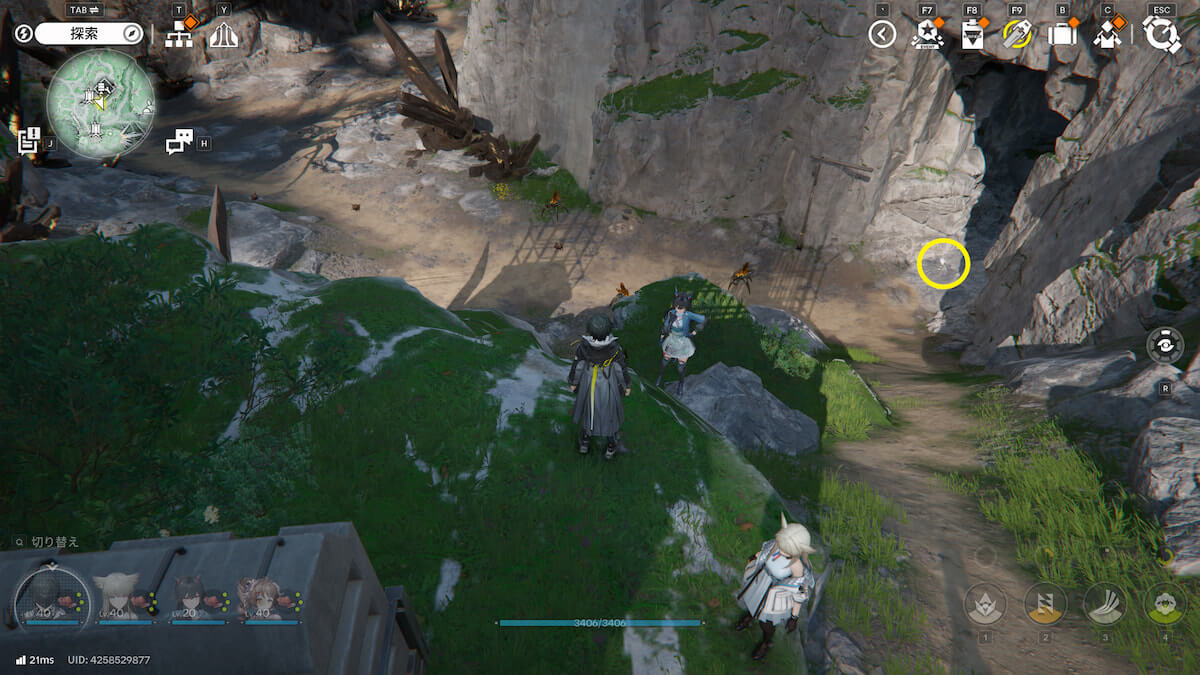Viewport: 1200px width, 675px height.
Task: Open the Event star badge icon
Action: (x=927, y=35)
